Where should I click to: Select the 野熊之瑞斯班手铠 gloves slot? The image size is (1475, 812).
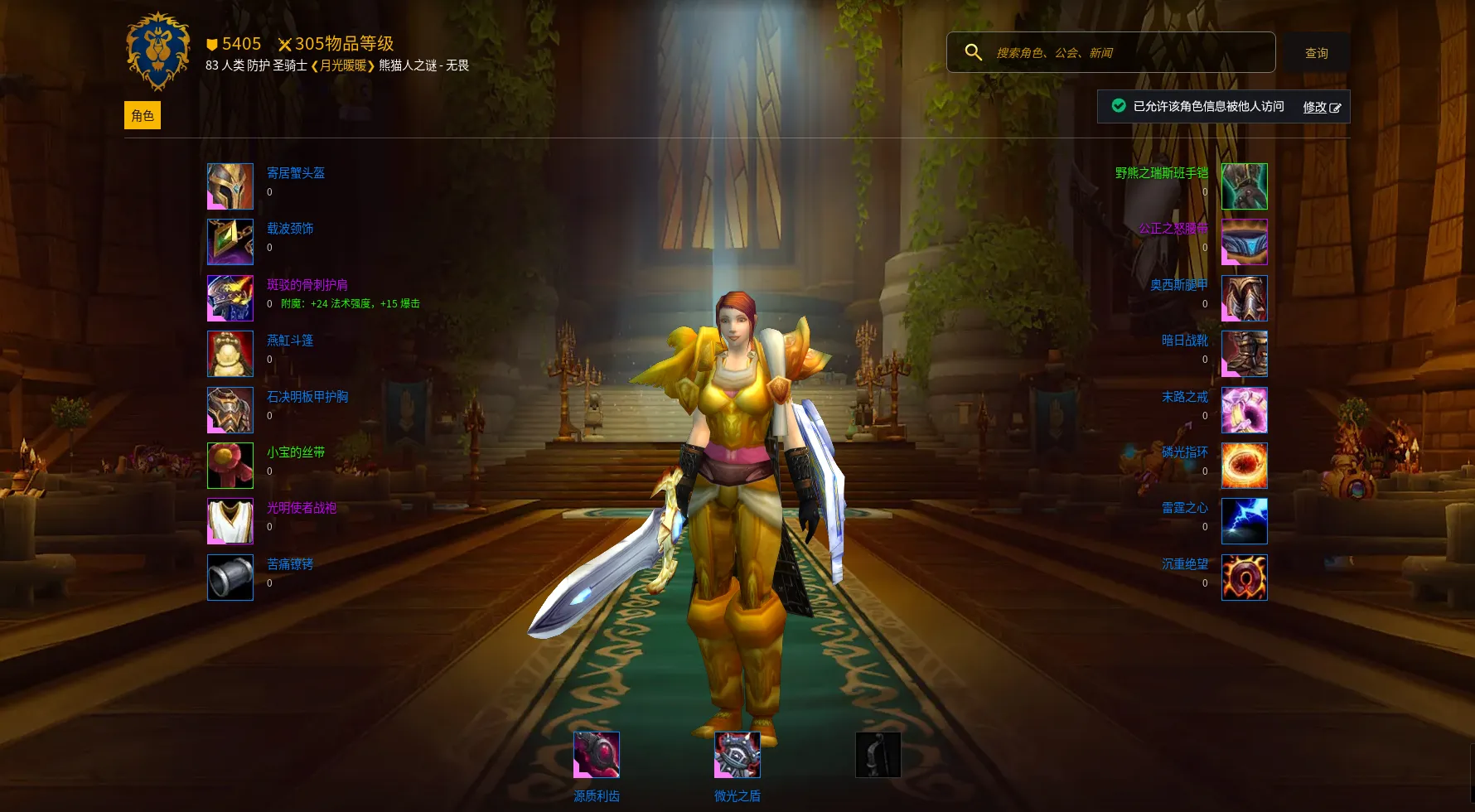click(x=1244, y=186)
